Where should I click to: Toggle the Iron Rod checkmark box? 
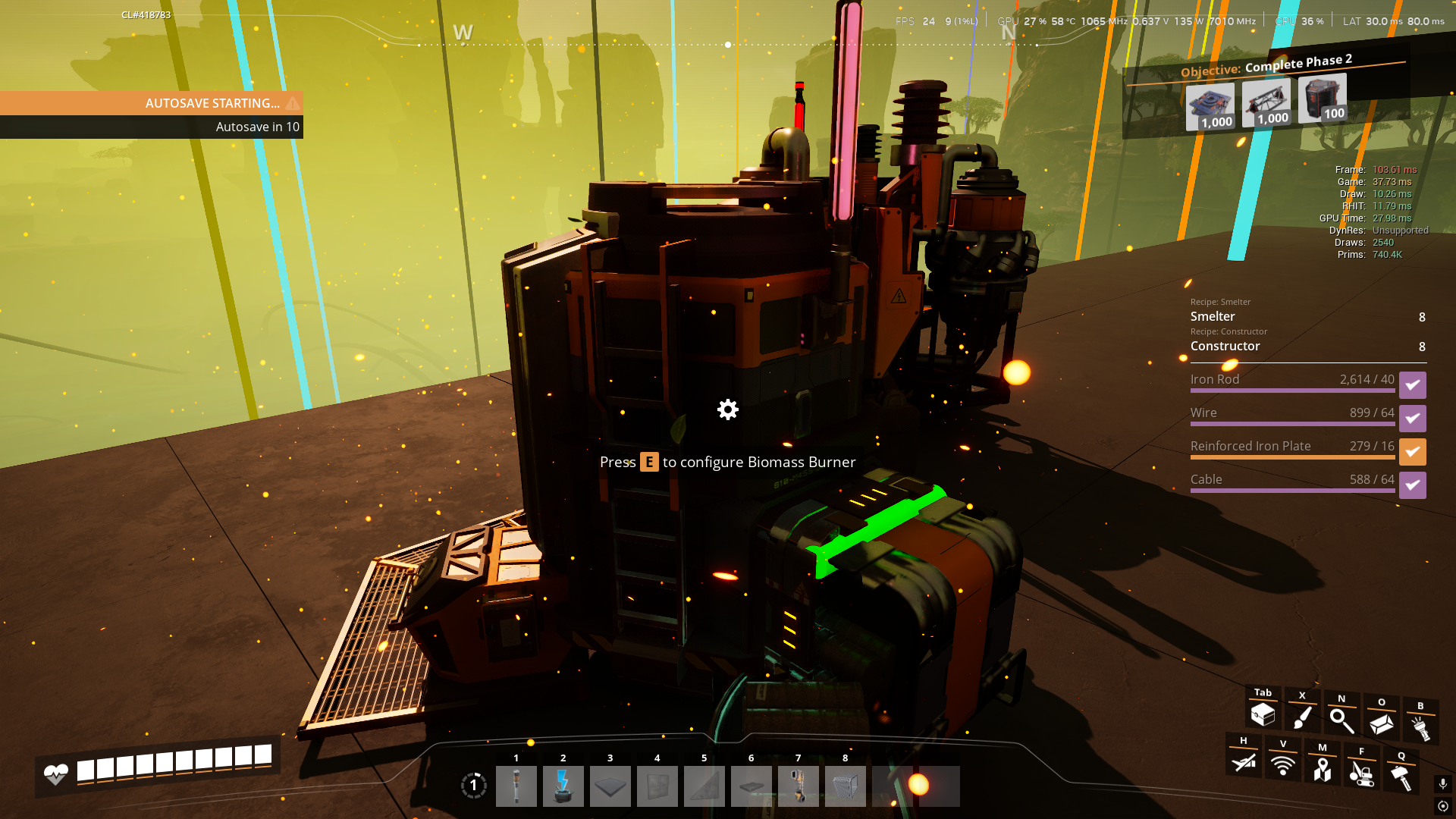pos(1412,385)
